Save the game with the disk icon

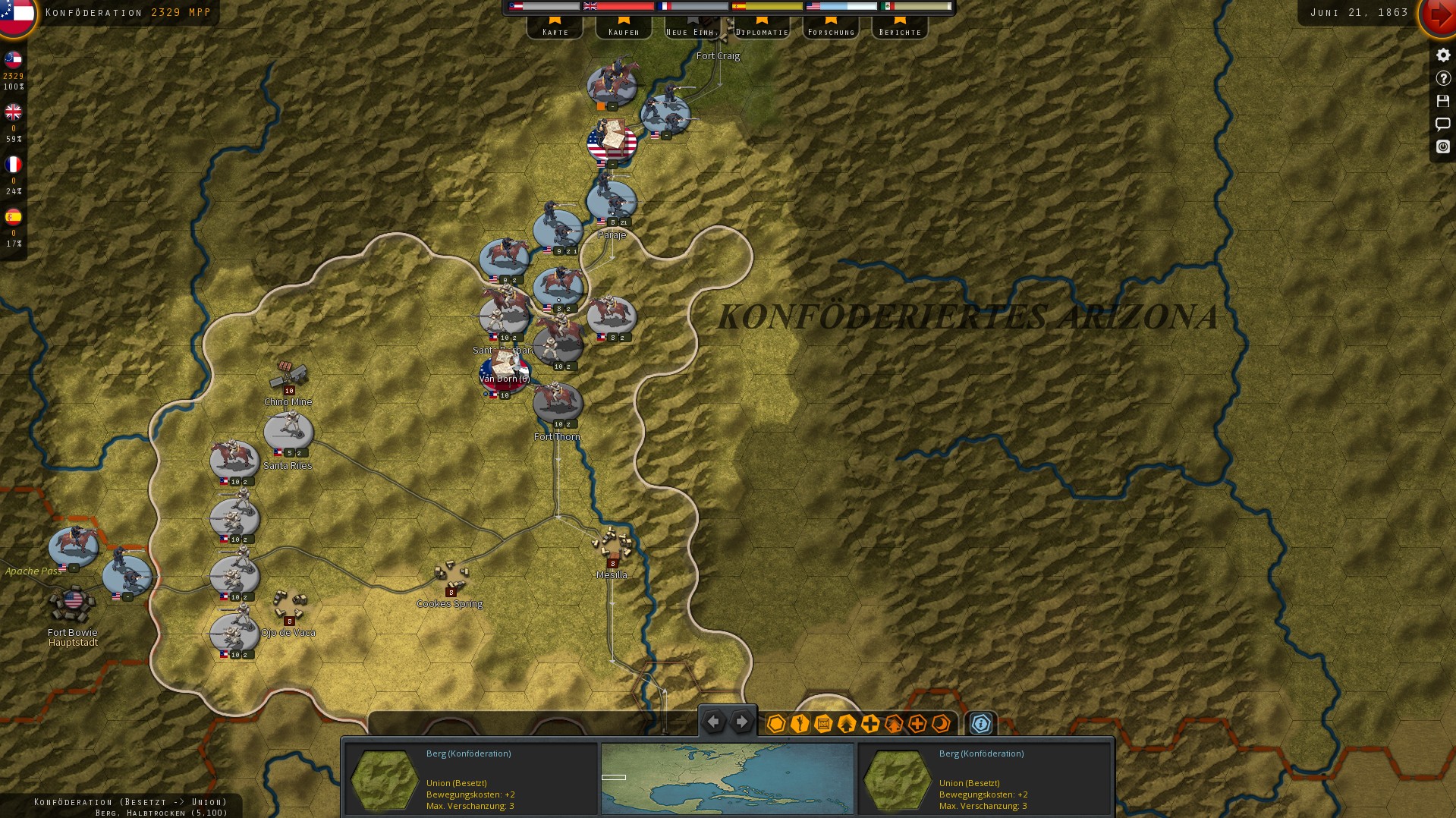point(1443,101)
